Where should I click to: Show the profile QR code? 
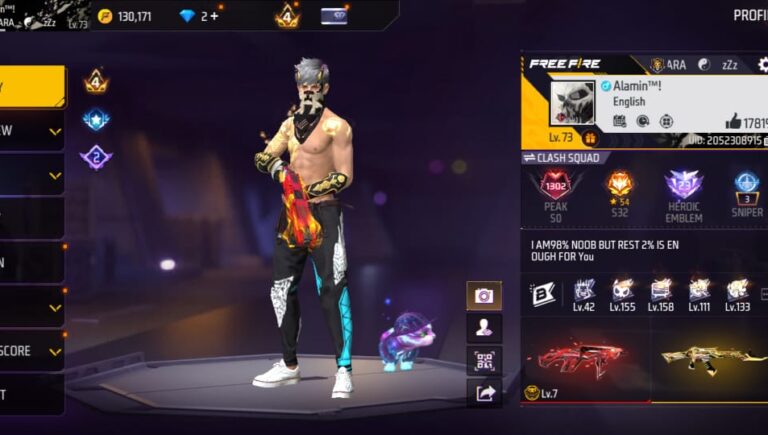[484, 360]
